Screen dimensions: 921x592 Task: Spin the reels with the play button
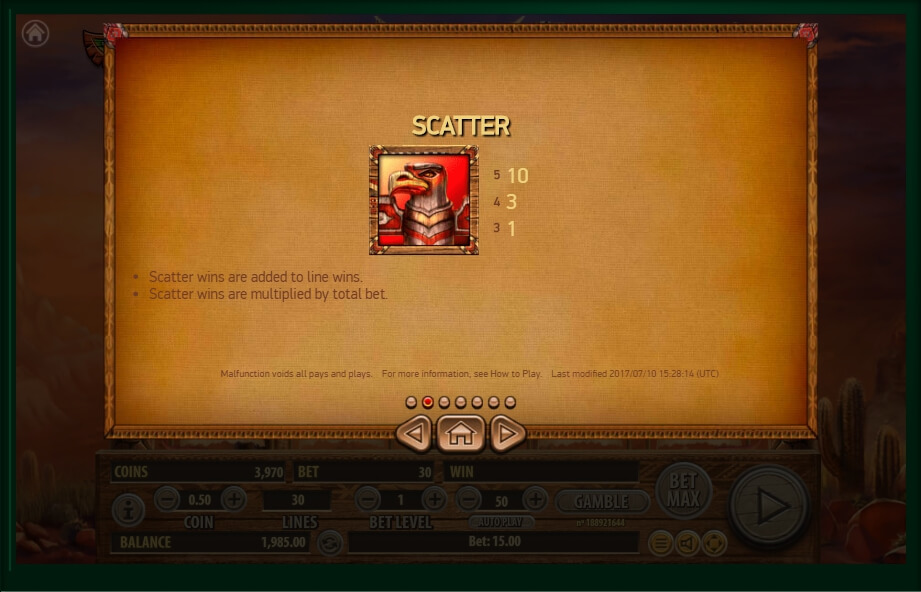click(x=769, y=508)
